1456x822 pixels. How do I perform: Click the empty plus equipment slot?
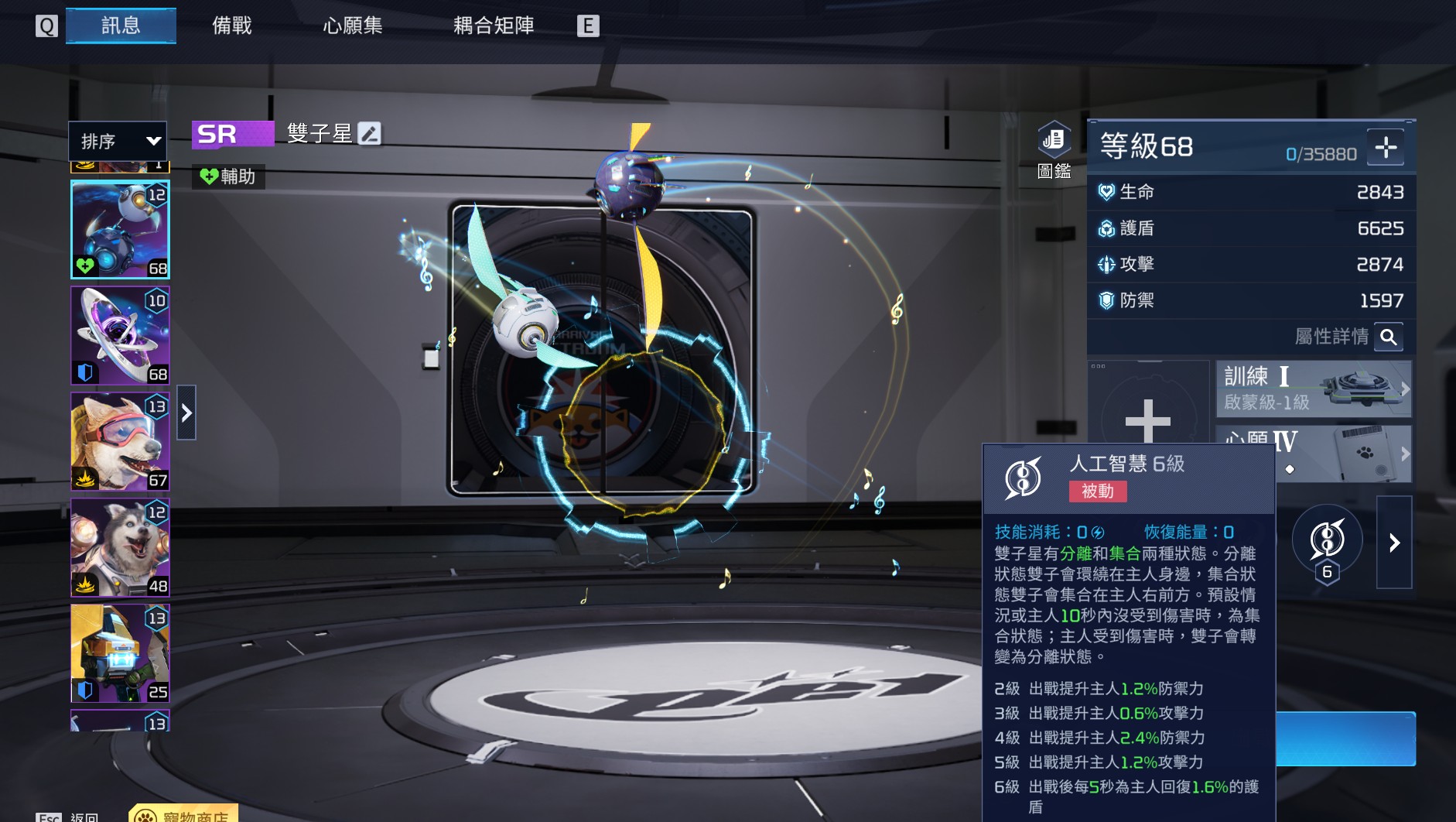tap(1148, 418)
